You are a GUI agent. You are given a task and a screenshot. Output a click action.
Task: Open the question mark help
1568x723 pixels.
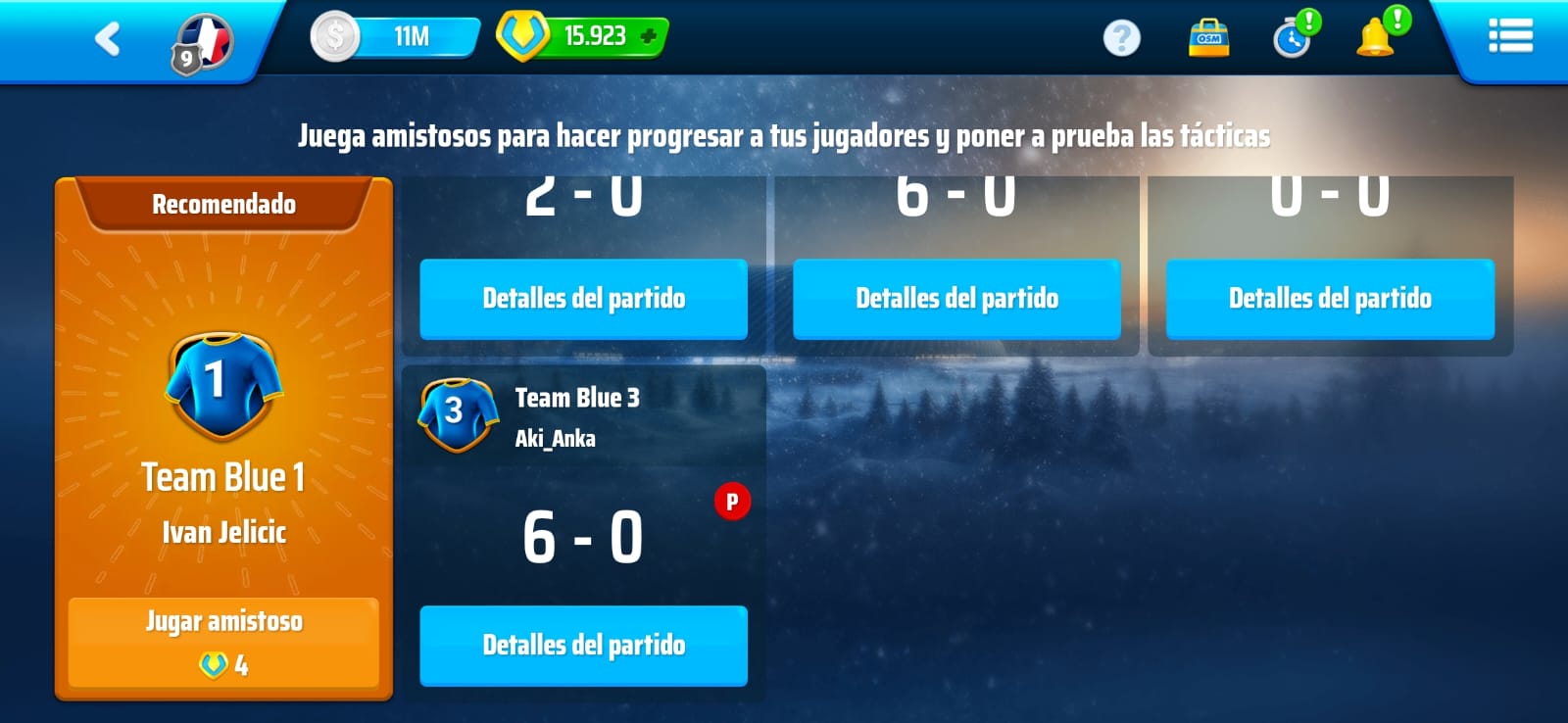[1121, 38]
